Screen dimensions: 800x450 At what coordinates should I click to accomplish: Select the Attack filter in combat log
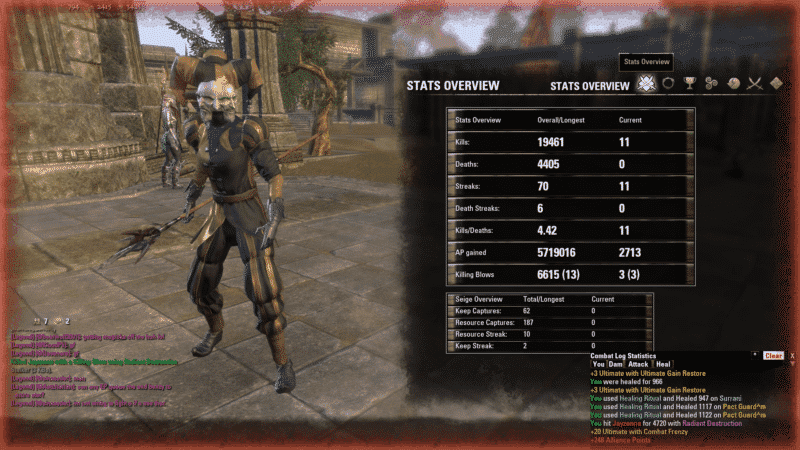click(638, 364)
